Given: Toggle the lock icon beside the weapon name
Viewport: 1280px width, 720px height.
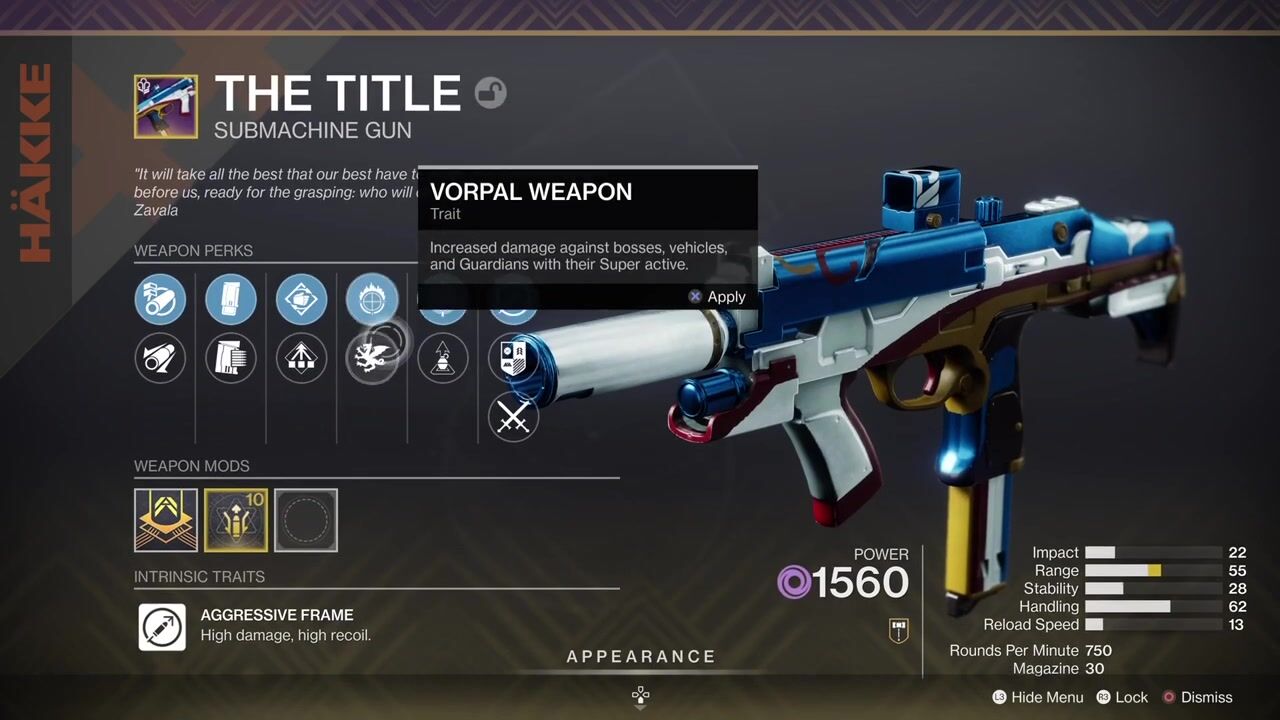Looking at the screenshot, I should (490, 93).
